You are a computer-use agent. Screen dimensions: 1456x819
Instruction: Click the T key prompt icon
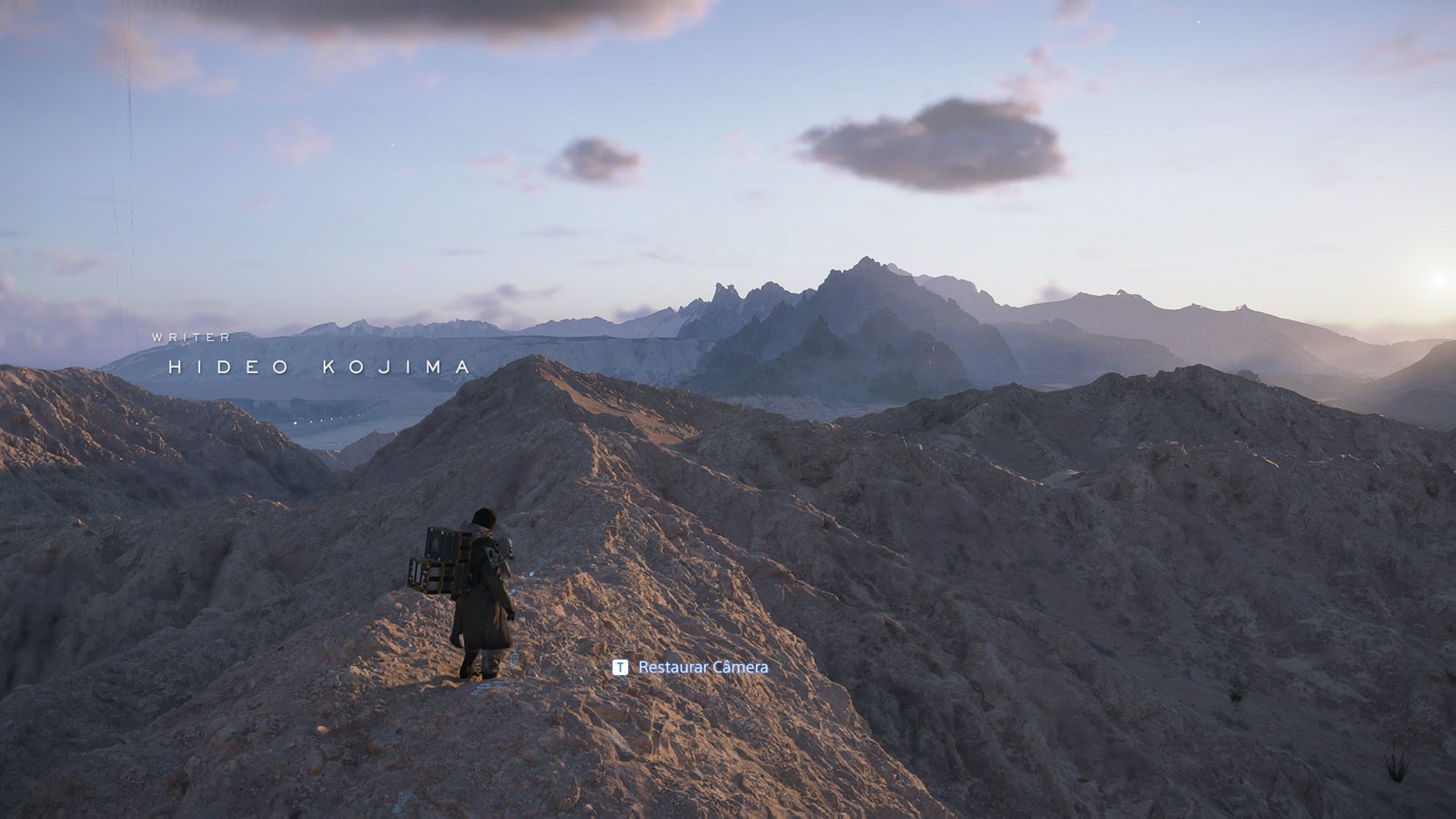(621, 667)
